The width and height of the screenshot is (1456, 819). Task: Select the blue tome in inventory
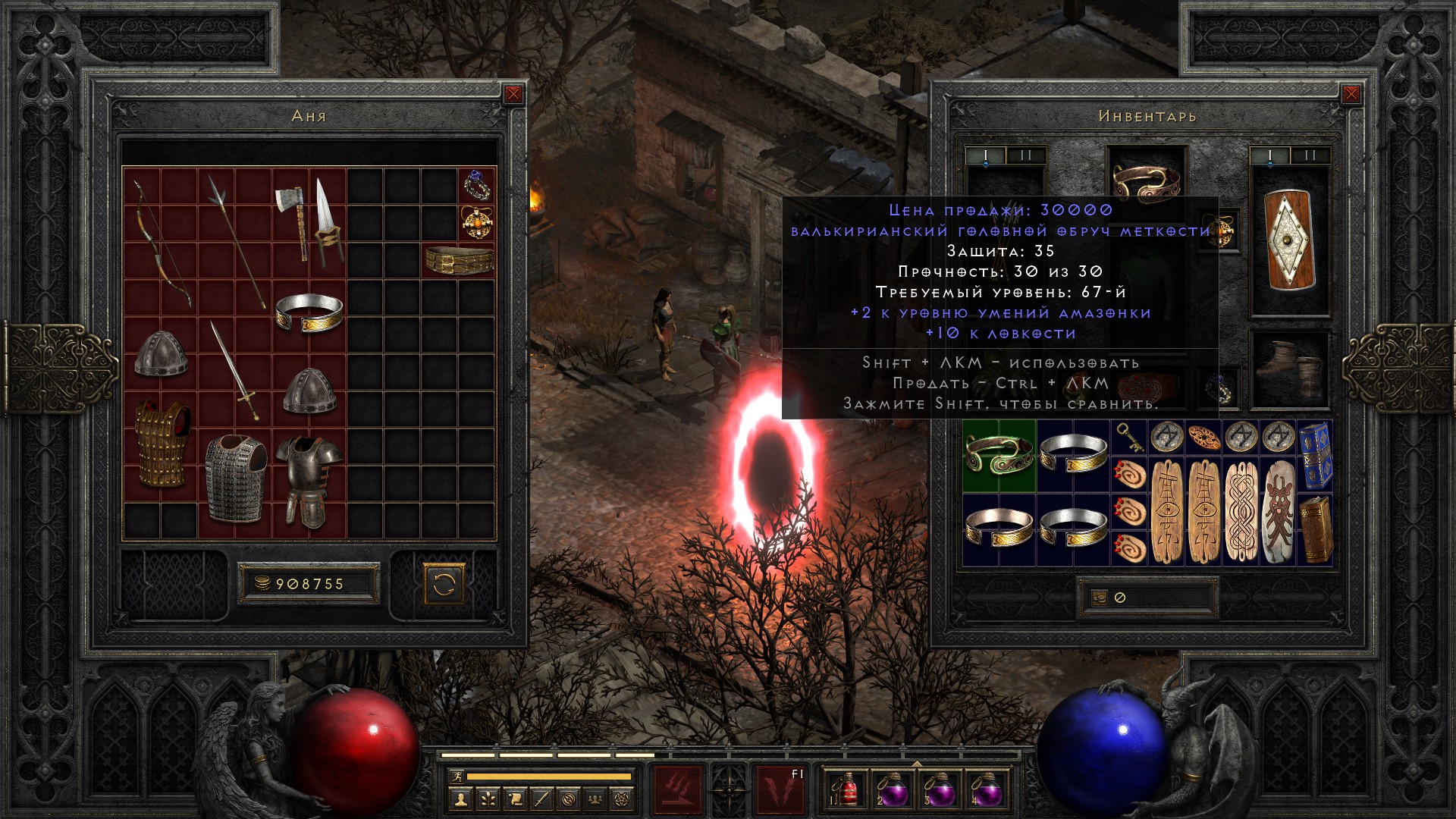(1315, 455)
